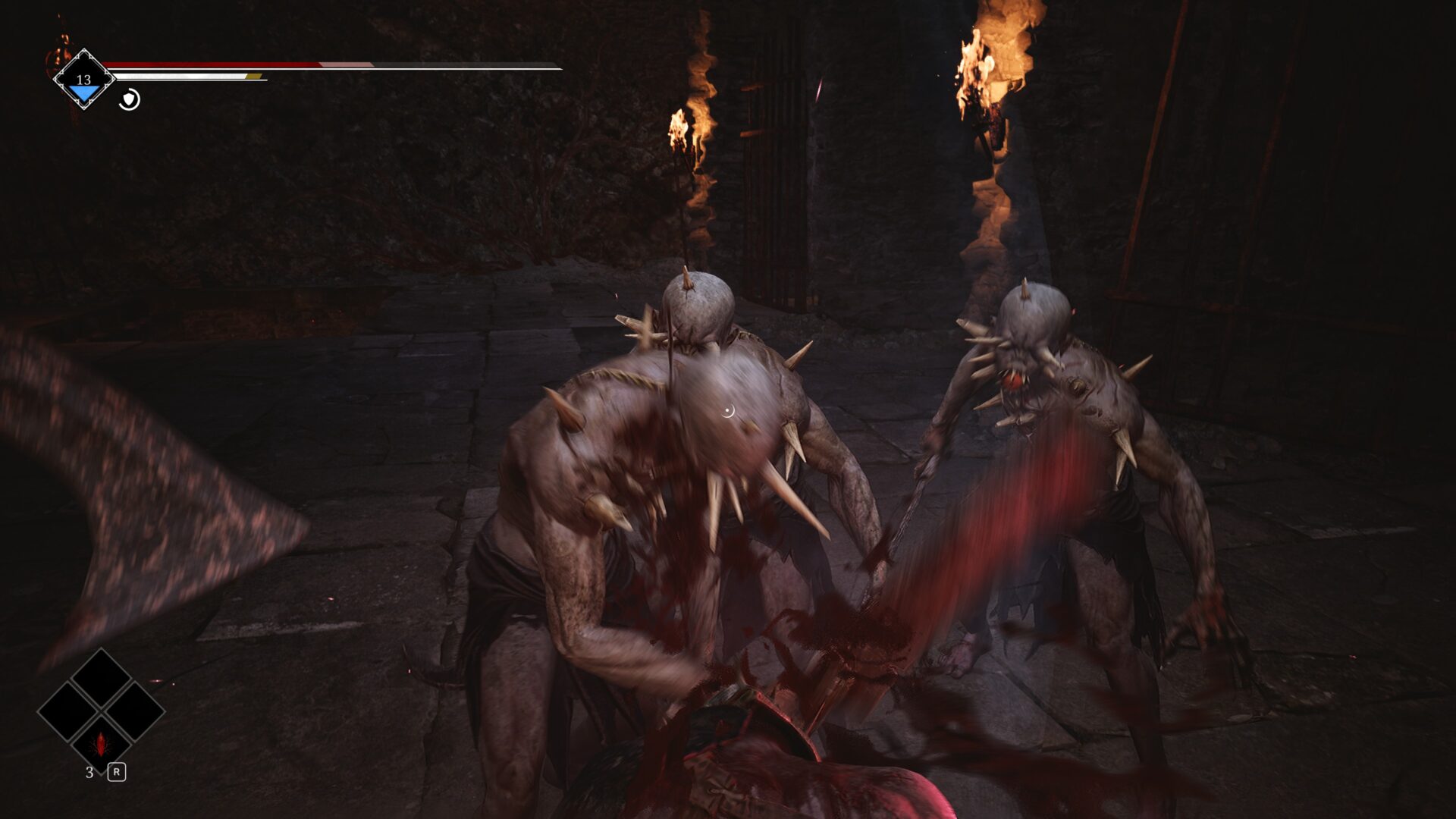Click the shield status effect icon
Image resolution: width=1456 pixels, height=819 pixels.
[130, 99]
